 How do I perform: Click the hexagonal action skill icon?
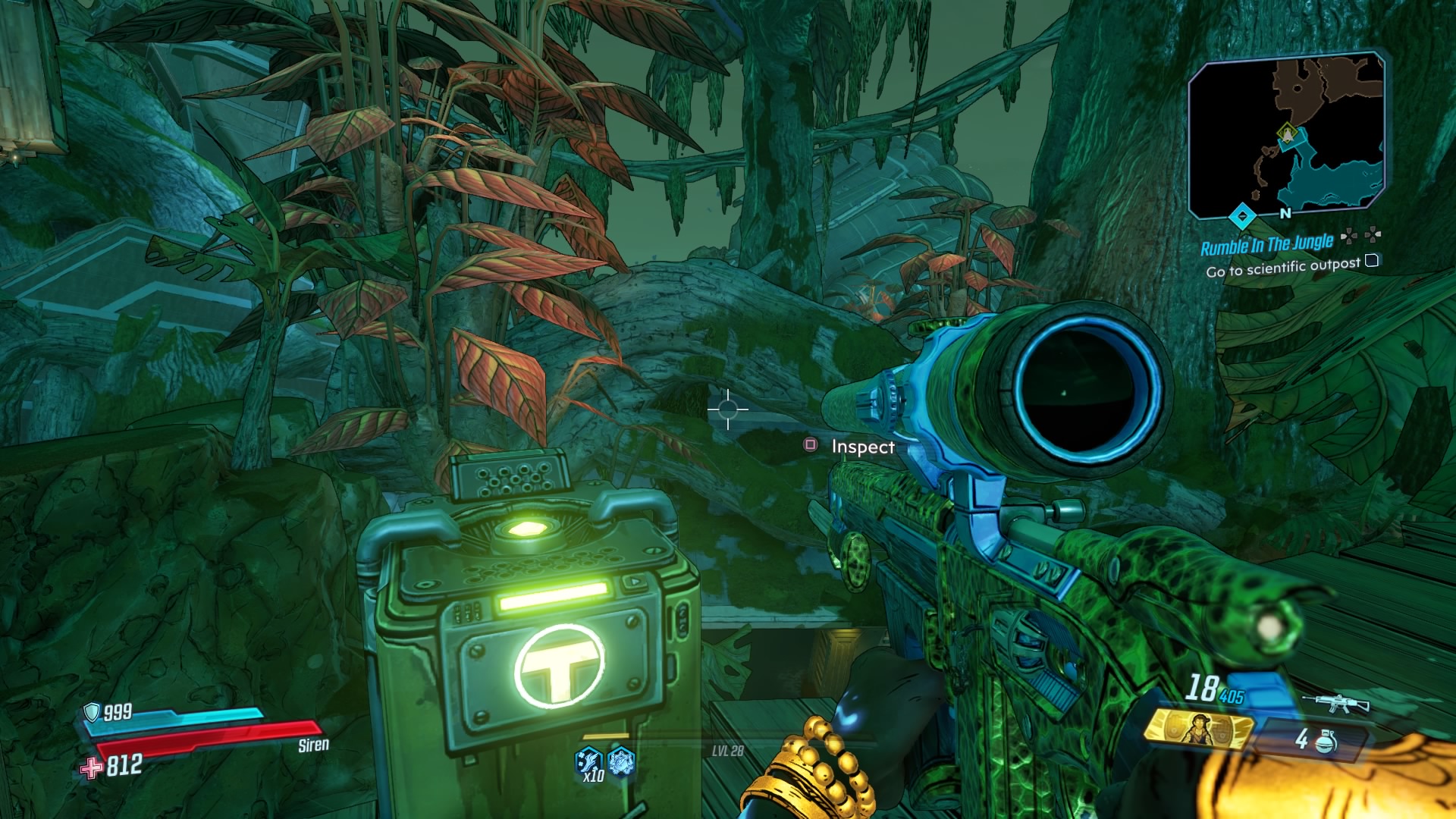[621, 761]
